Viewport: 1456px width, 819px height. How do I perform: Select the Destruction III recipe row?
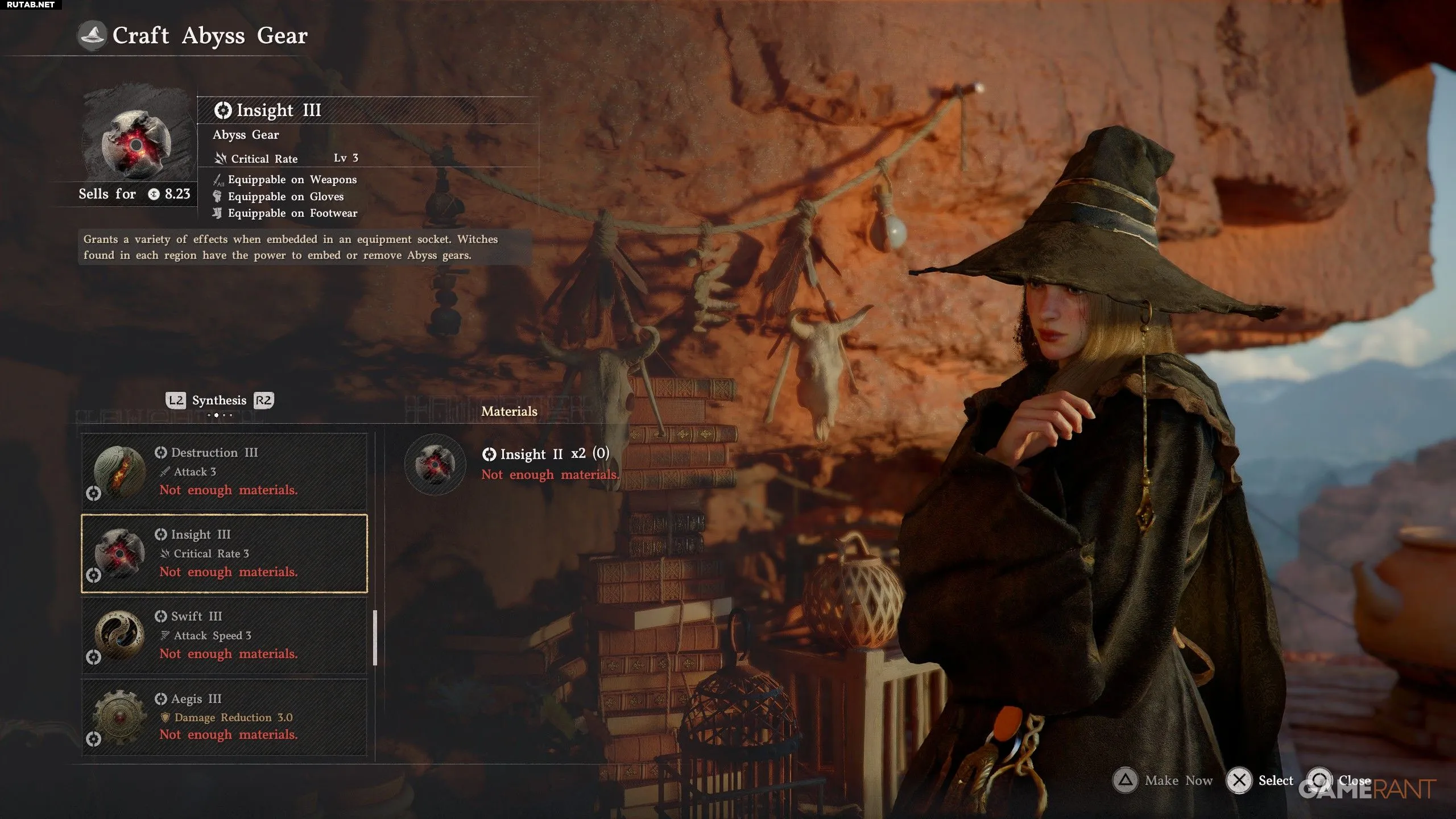[224, 471]
